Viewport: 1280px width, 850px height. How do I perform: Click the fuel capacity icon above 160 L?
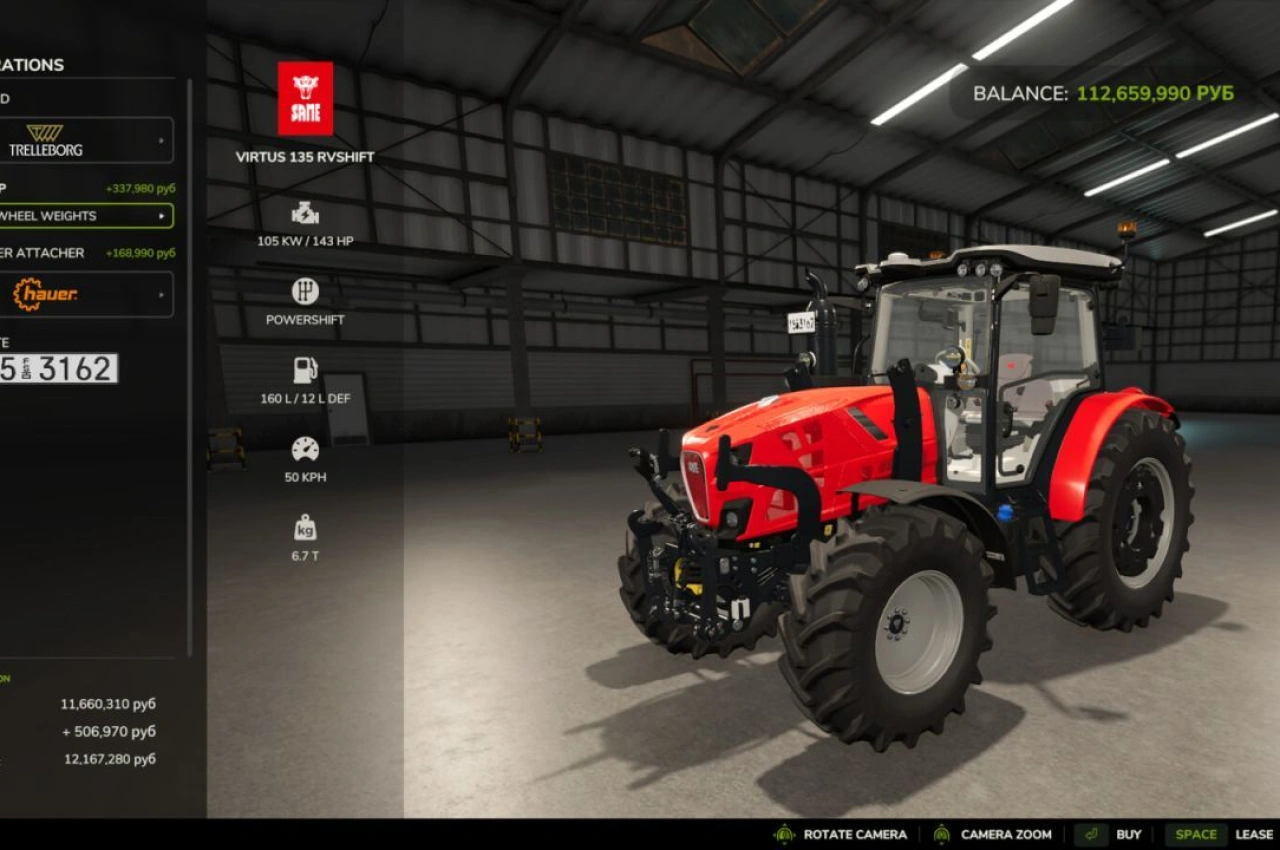tap(302, 370)
